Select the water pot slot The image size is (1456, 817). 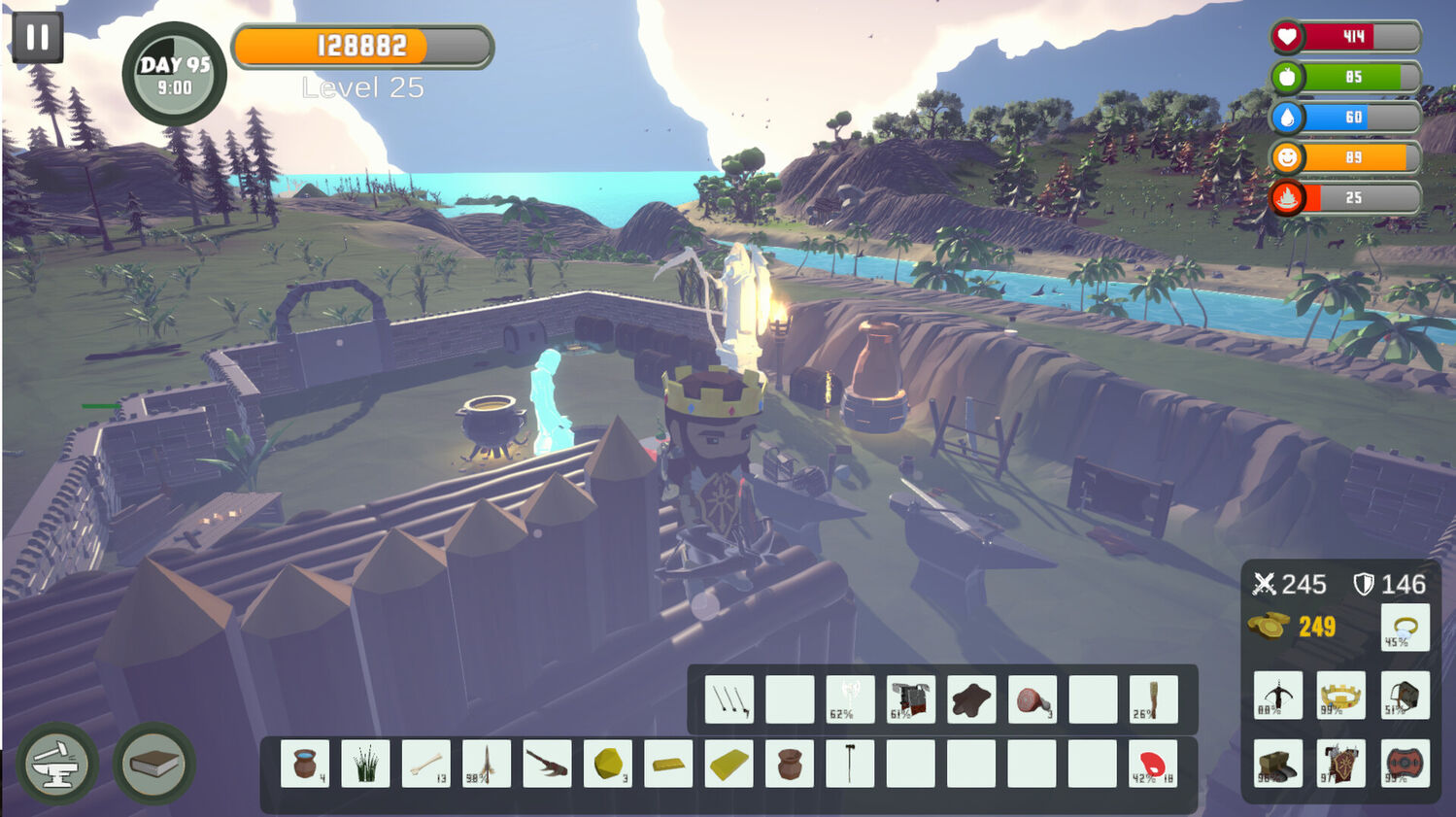305,764
